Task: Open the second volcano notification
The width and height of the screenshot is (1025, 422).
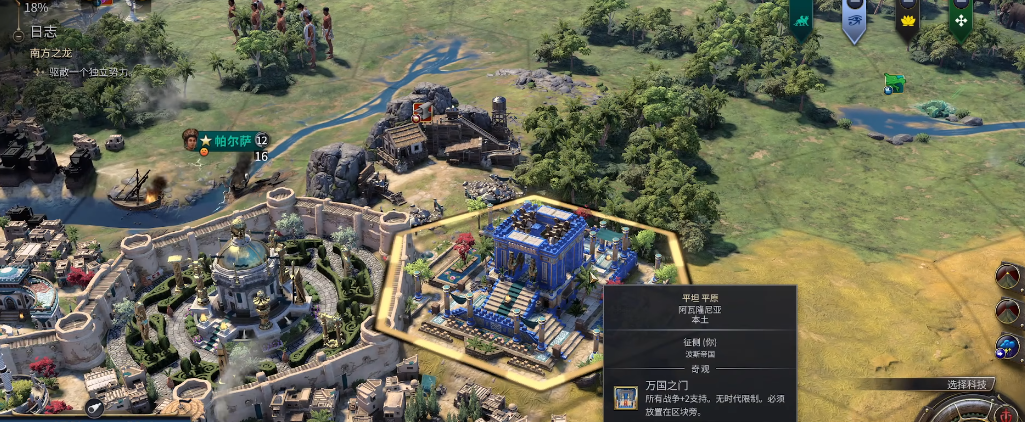Action: 1009,311
